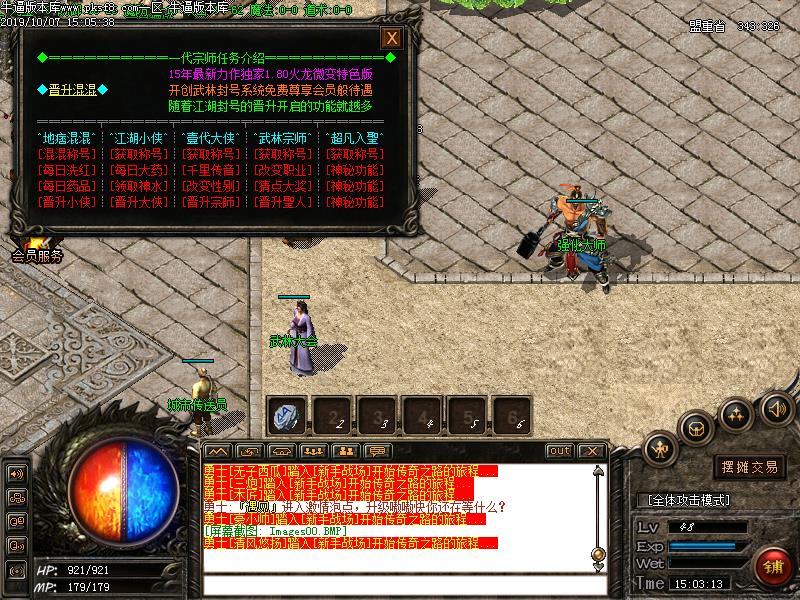Choose 晋升圣人 promotion option
This screenshot has width=800, height=600.
(282, 202)
